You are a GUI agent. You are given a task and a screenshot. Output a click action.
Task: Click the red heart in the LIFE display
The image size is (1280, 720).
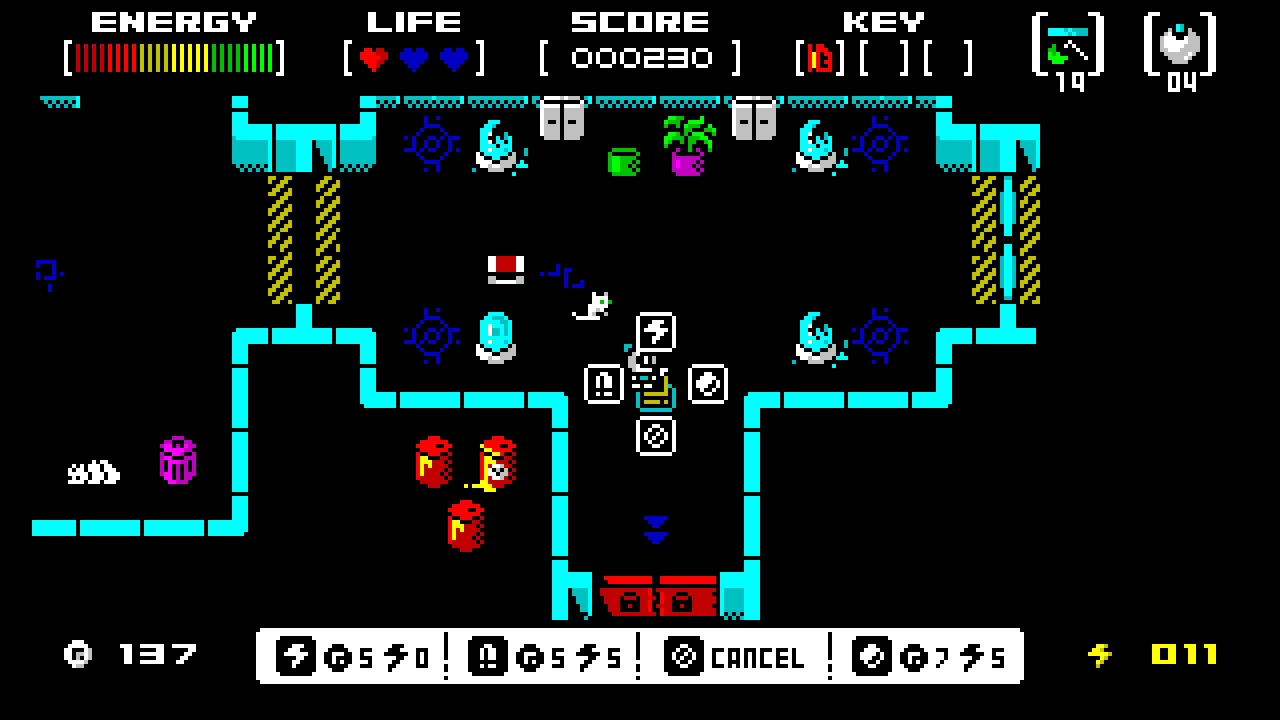point(372,57)
